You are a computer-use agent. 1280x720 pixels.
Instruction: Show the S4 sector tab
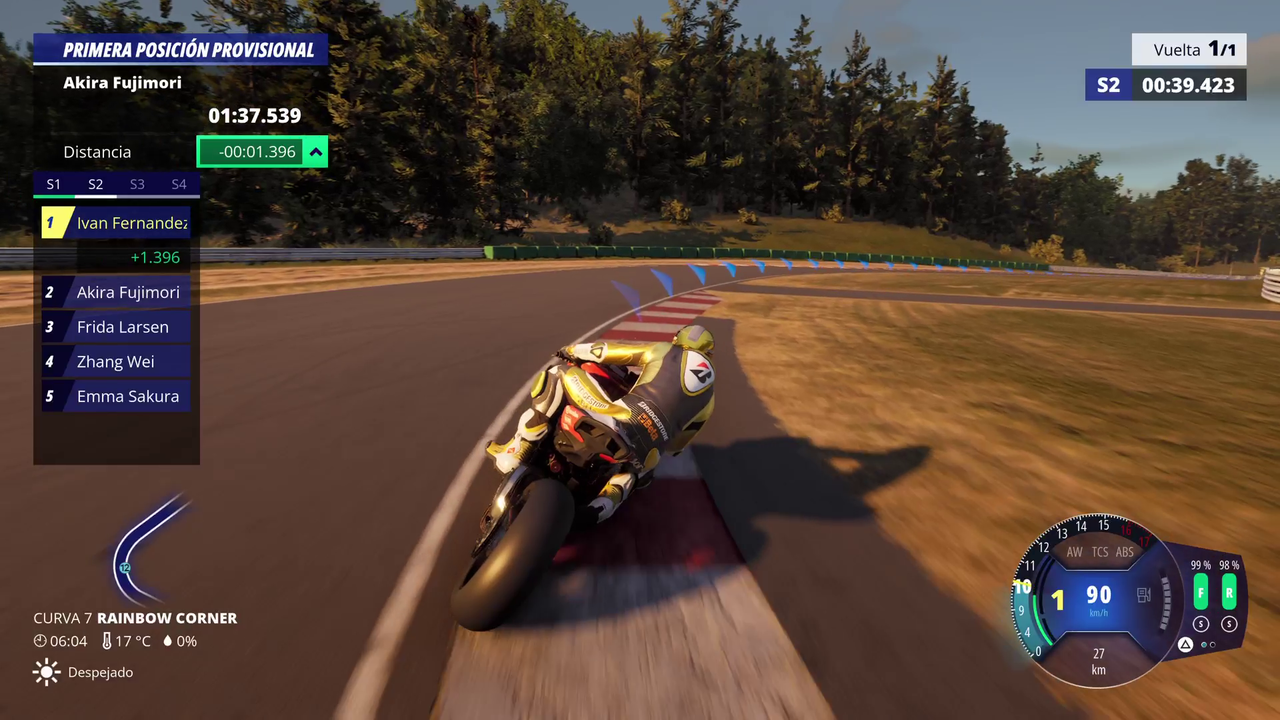179,184
